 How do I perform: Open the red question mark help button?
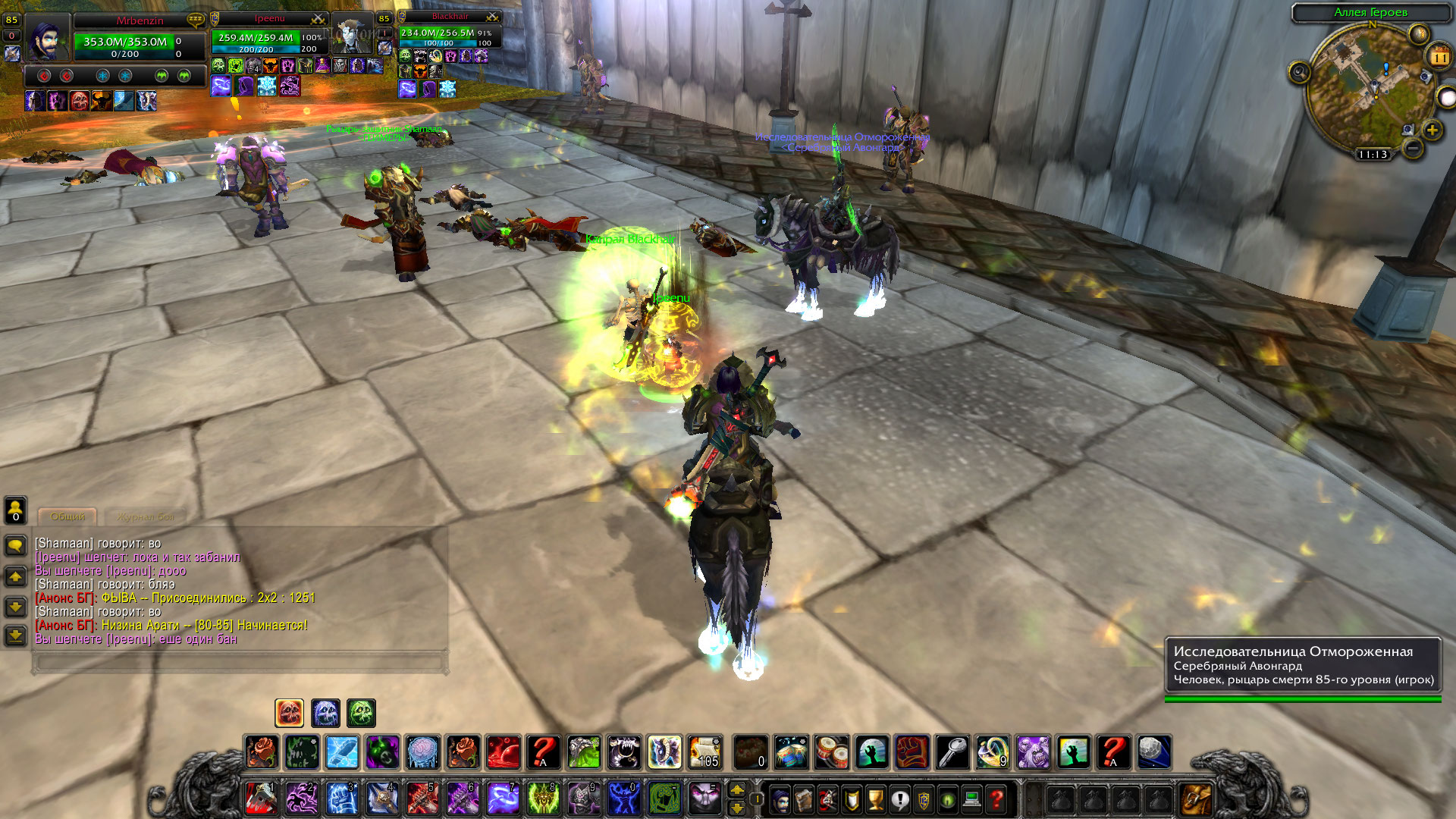[x=996, y=799]
